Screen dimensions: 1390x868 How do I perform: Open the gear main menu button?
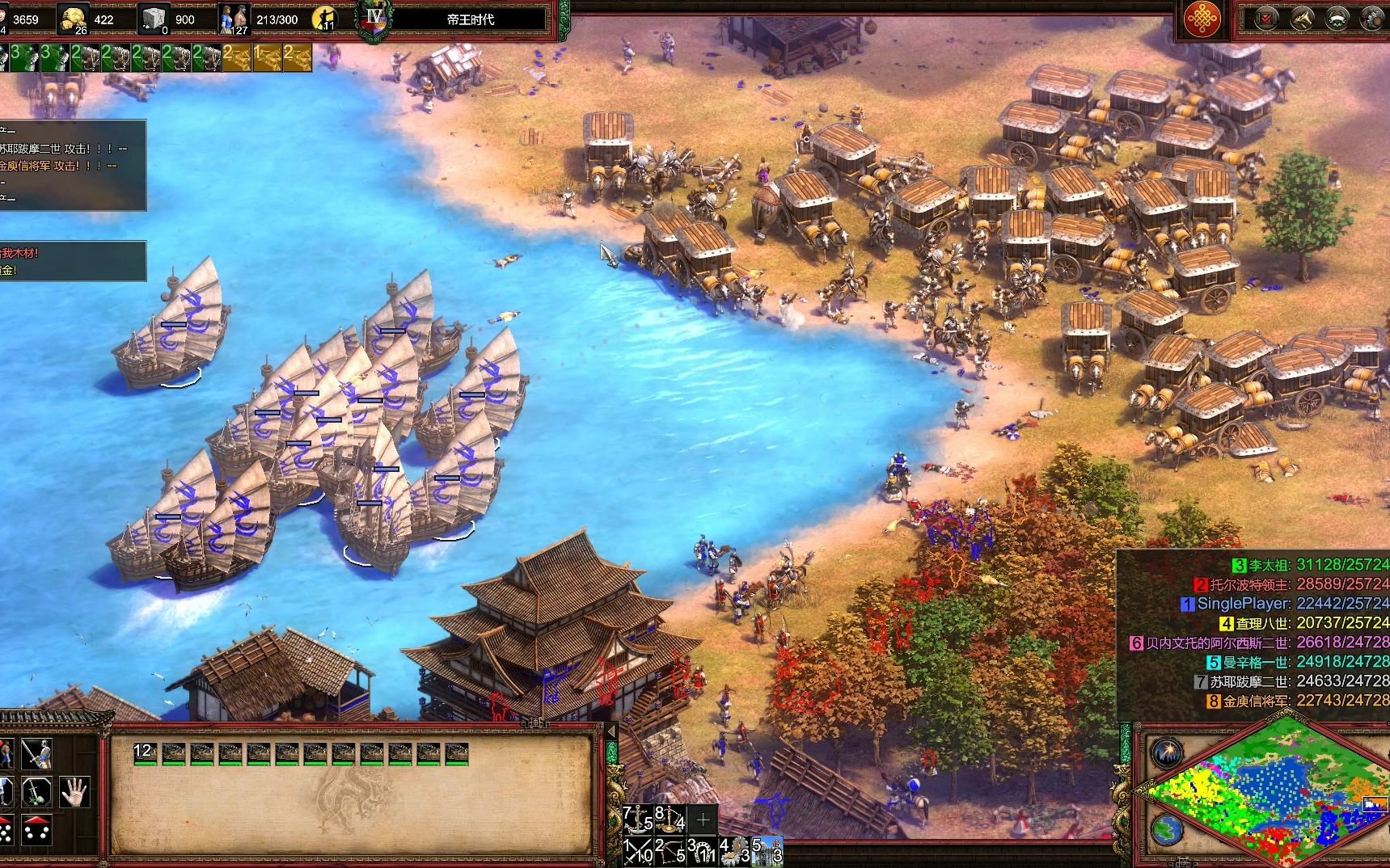(x=1372, y=19)
